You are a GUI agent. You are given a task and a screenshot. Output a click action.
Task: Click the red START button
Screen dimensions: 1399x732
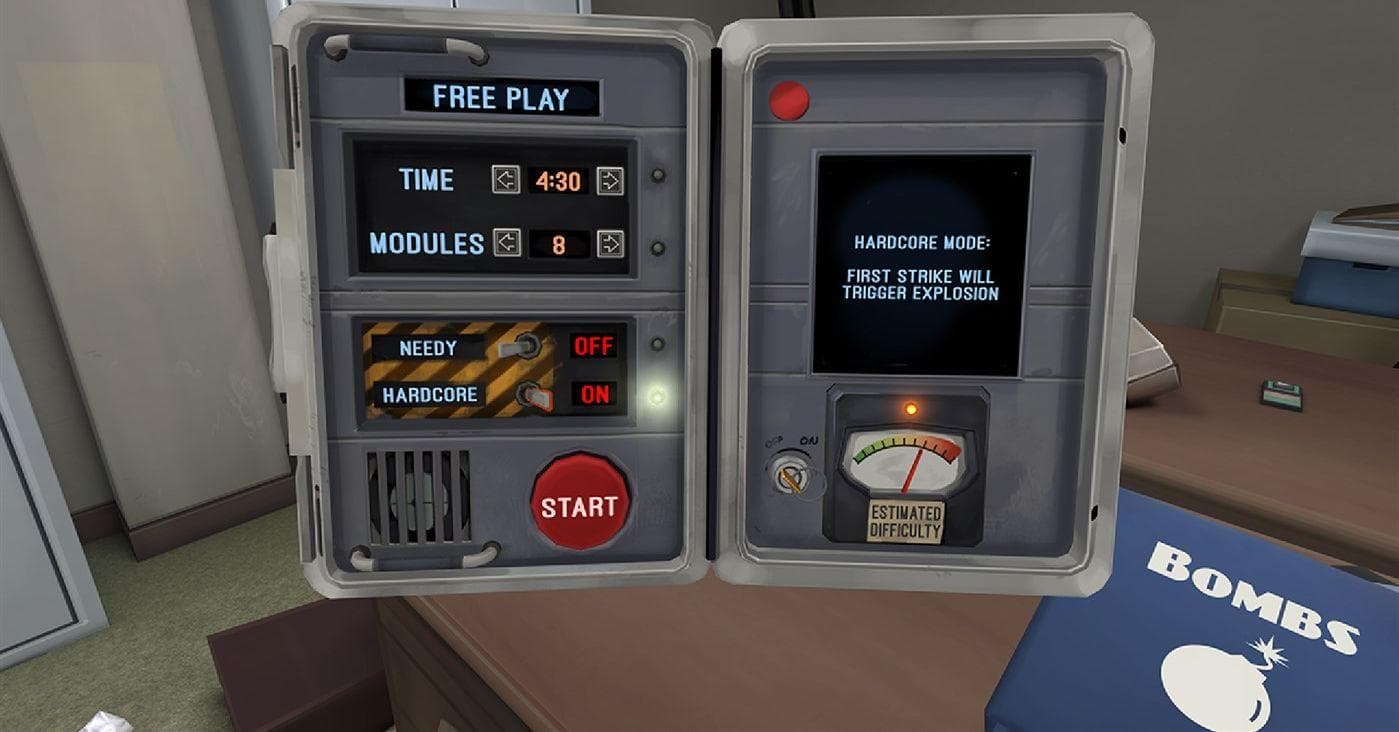pos(579,501)
